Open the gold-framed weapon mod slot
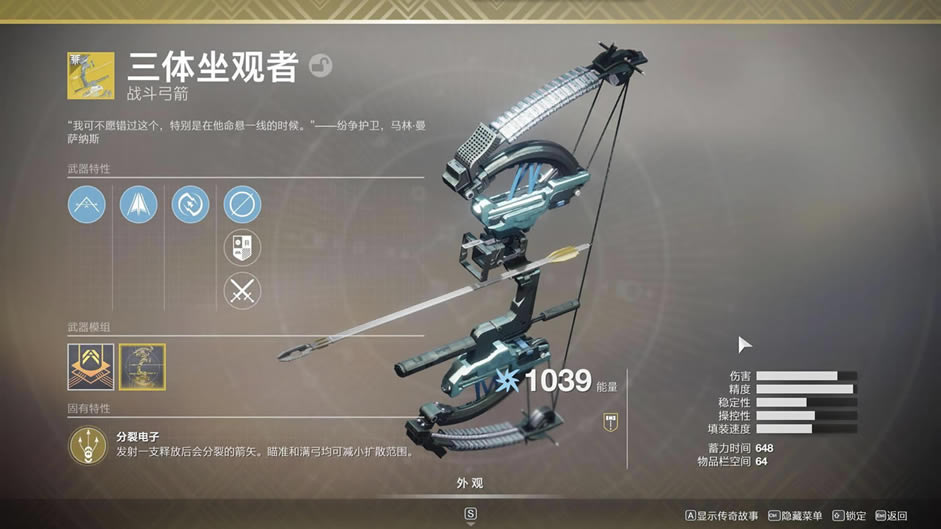The image size is (941, 529). [x=142, y=366]
